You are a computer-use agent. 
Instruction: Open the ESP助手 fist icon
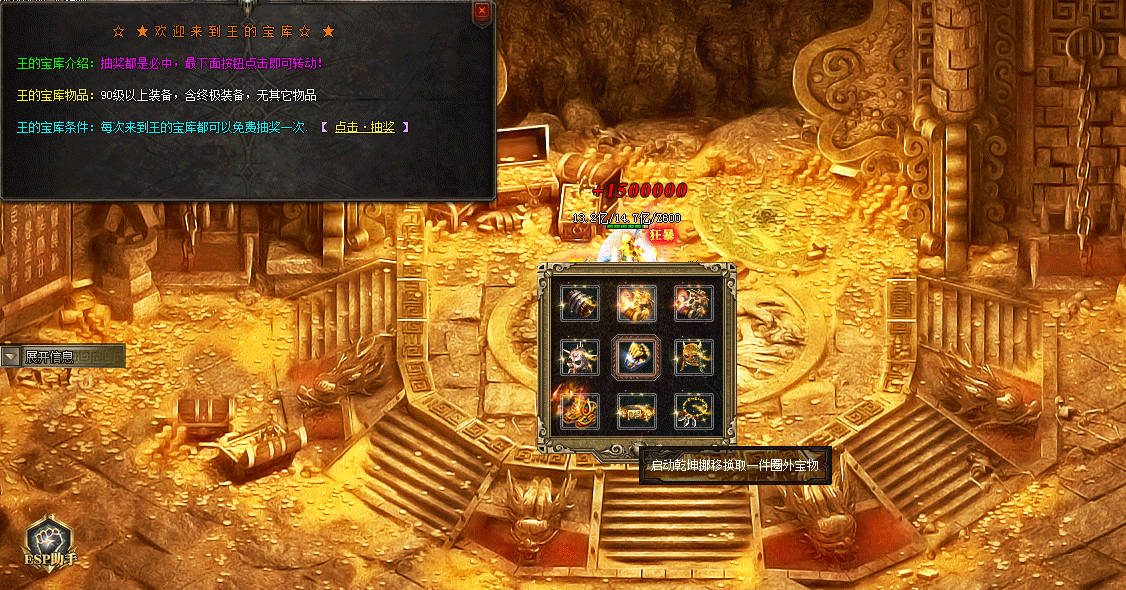pyautogui.click(x=49, y=541)
